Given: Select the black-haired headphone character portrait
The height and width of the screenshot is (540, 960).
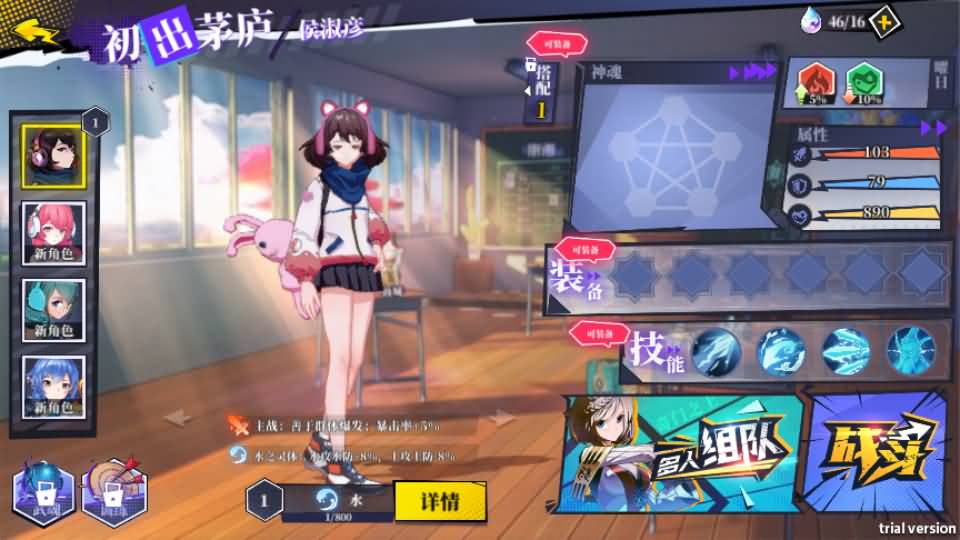Looking at the screenshot, I should 54,156.
